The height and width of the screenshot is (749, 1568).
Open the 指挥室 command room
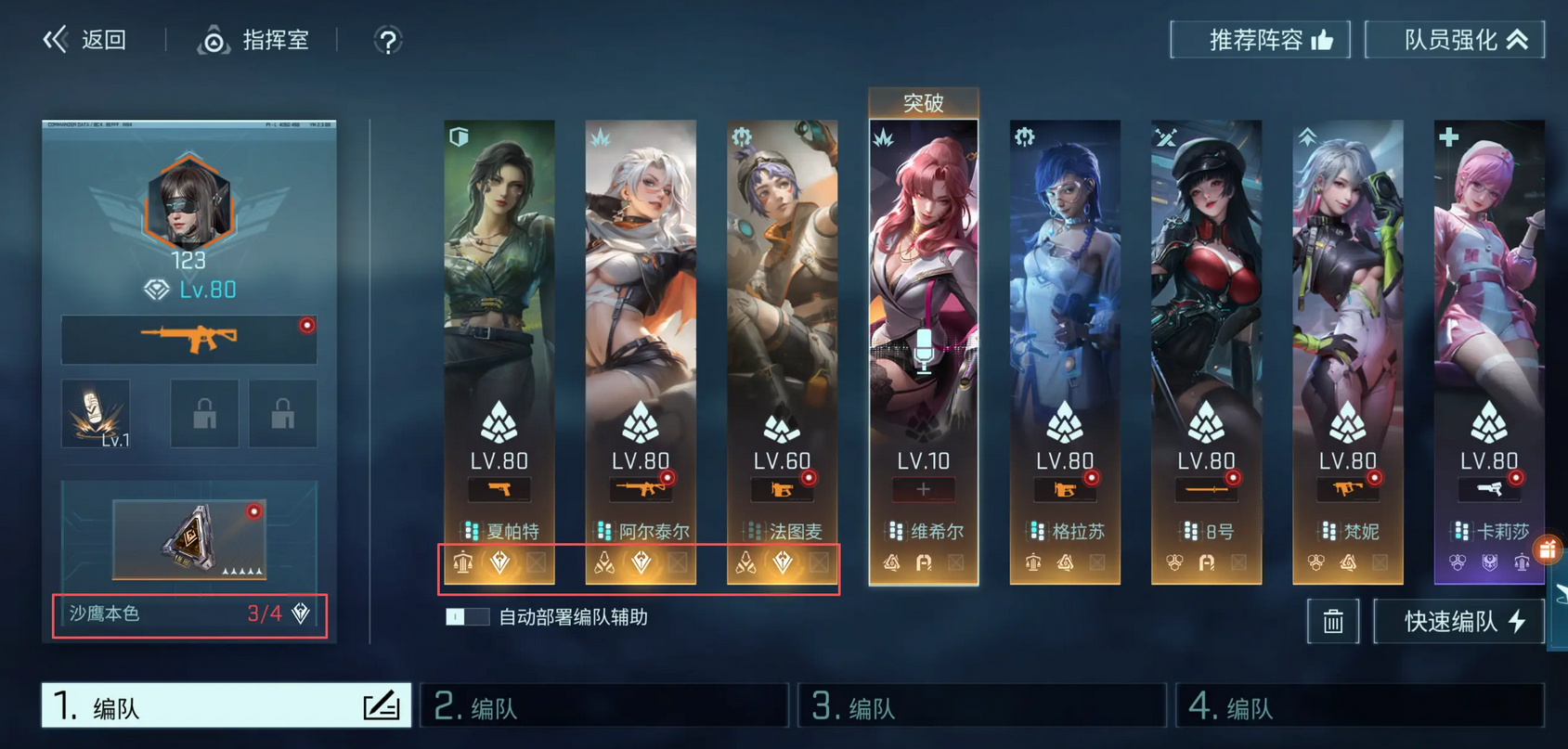point(253,40)
